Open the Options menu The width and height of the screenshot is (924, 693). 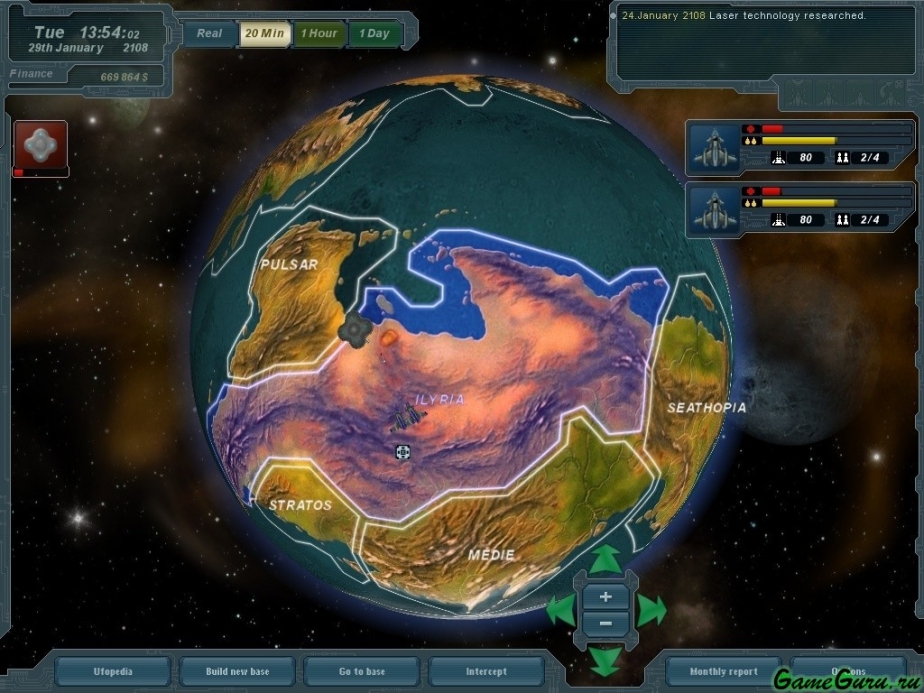(846, 671)
